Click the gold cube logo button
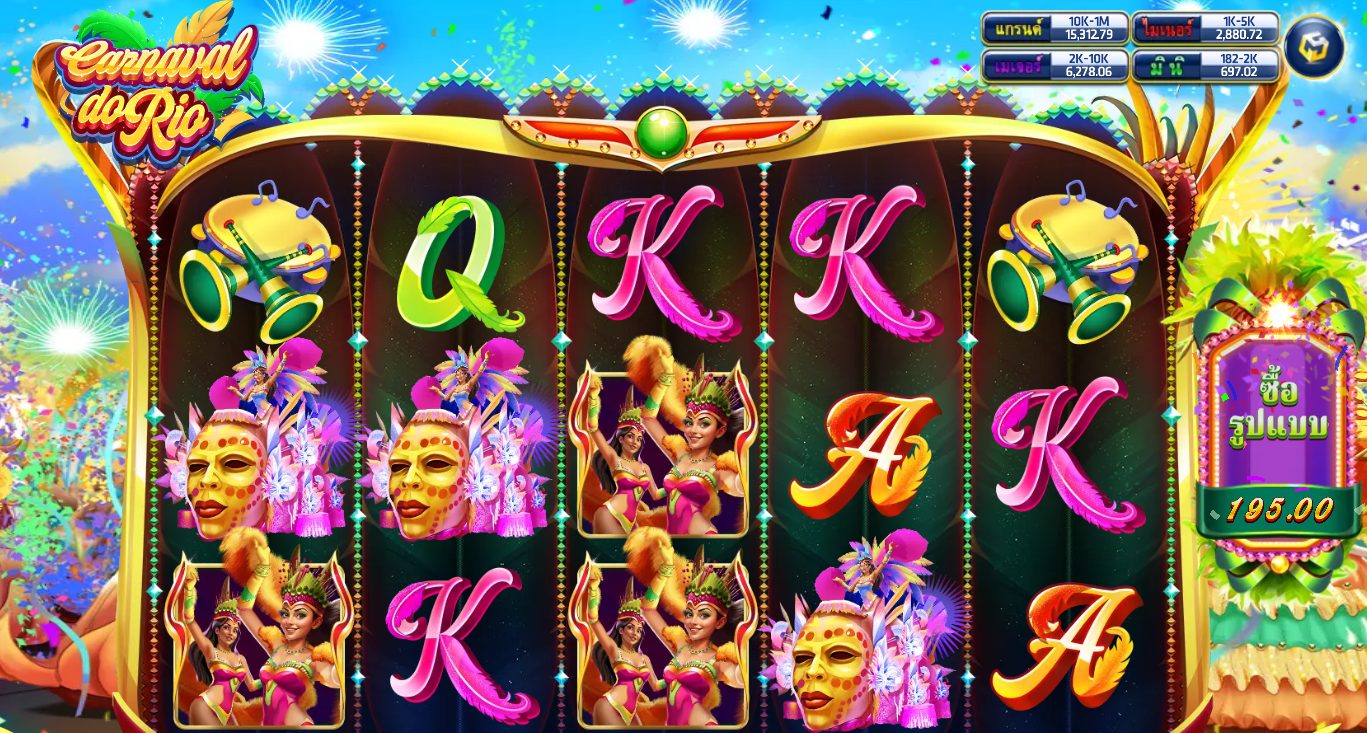1367x733 pixels. coord(1313,46)
